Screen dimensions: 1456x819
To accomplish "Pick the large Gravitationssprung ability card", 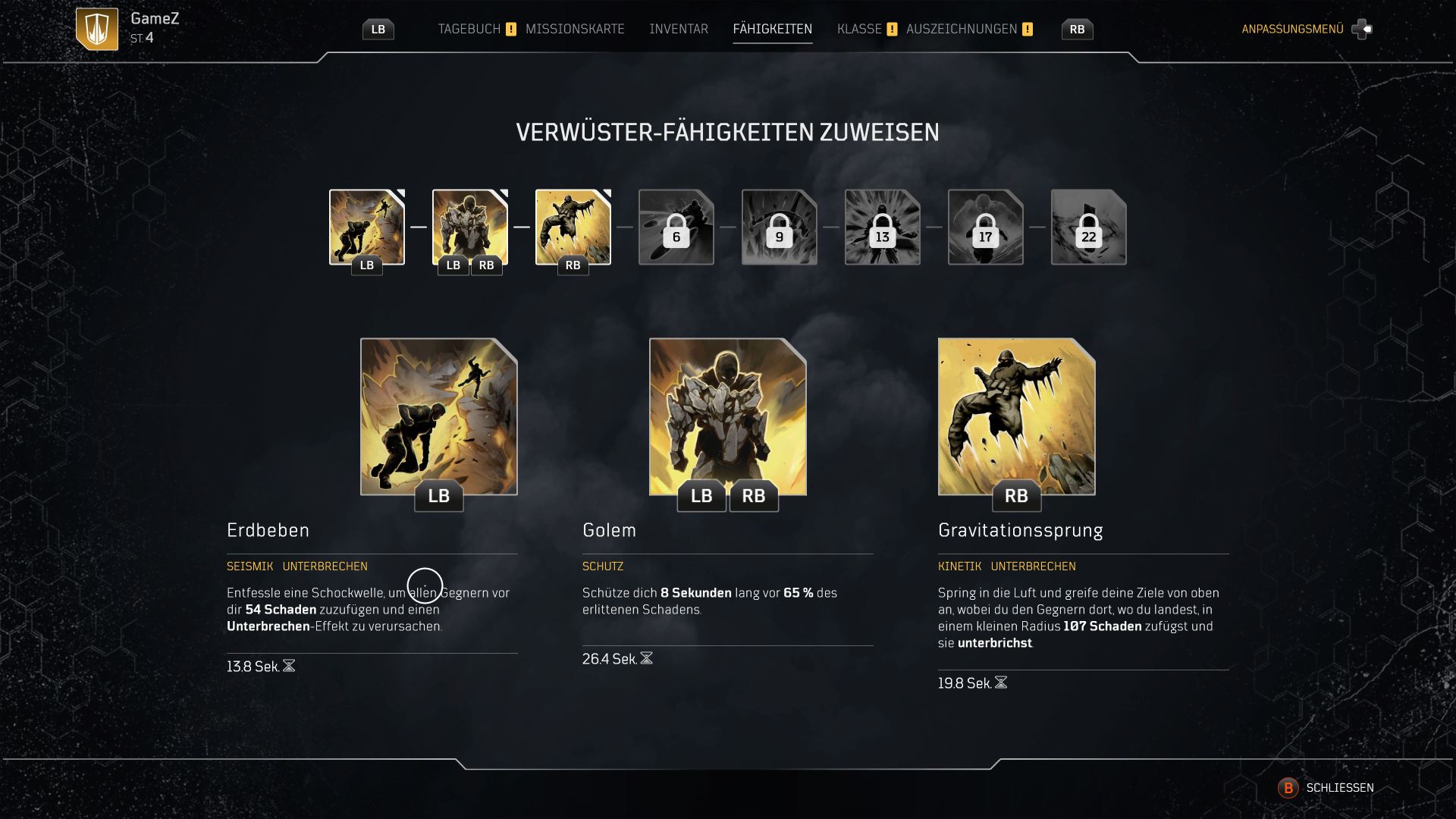I will tap(1016, 416).
